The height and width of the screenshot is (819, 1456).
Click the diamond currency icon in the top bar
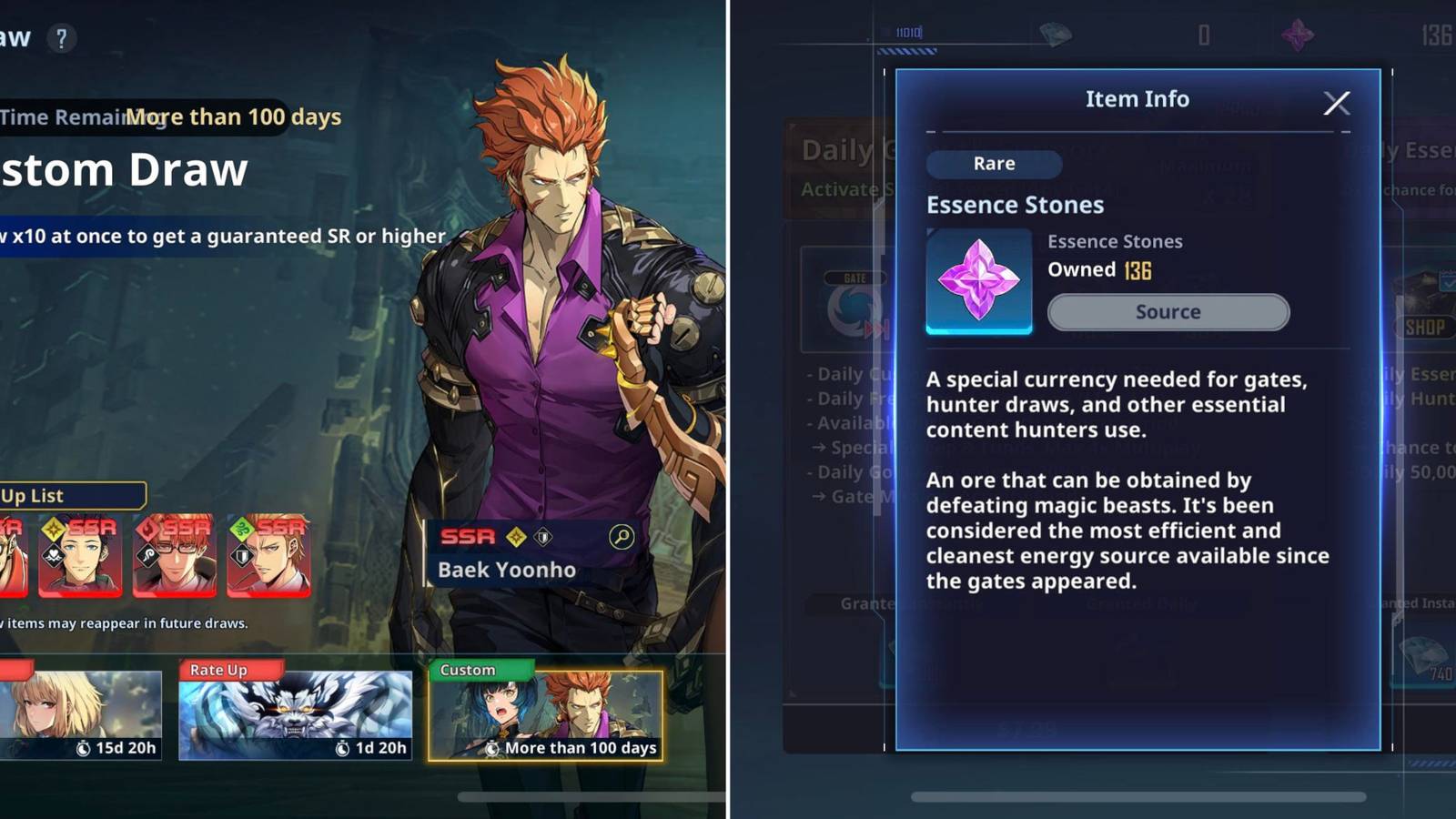click(x=1056, y=35)
